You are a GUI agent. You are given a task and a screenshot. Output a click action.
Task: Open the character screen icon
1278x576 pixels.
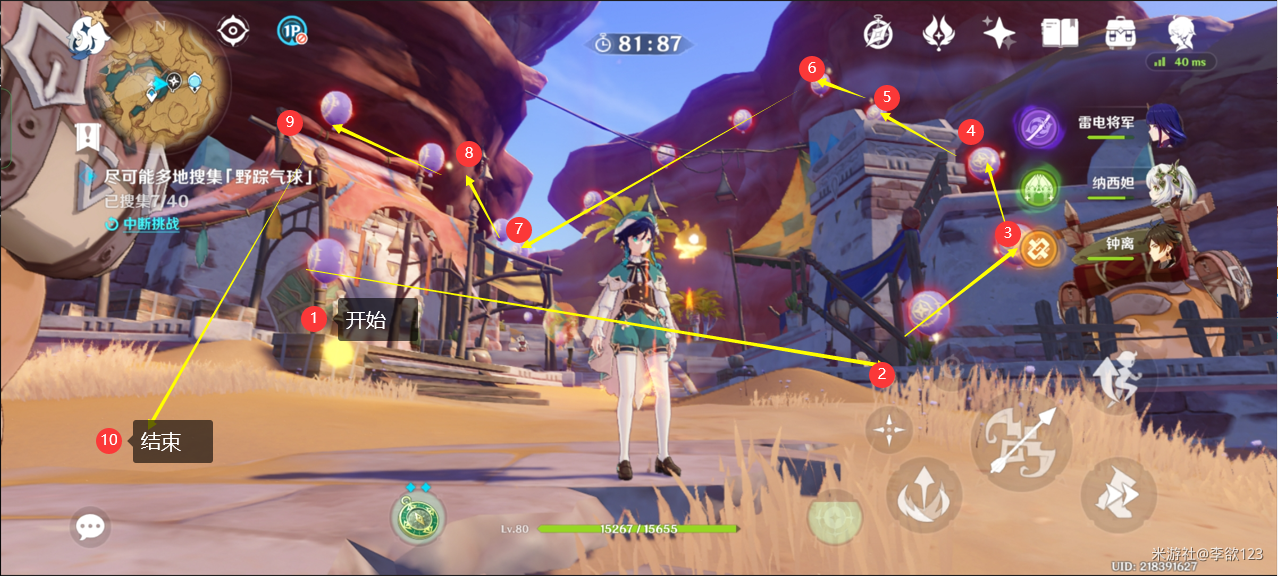point(1181,32)
